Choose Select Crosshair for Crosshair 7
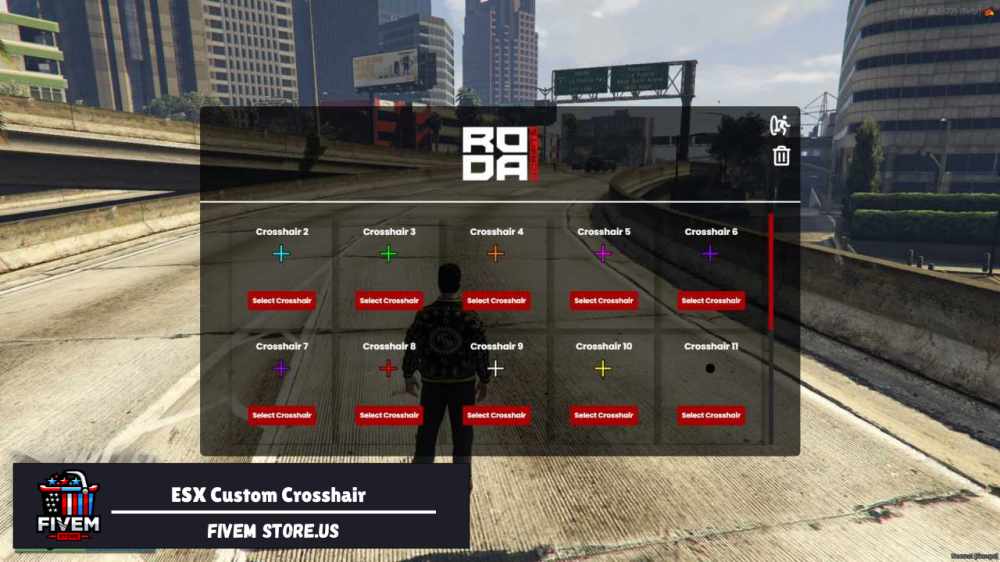The width and height of the screenshot is (1000, 562). [x=281, y=415]
